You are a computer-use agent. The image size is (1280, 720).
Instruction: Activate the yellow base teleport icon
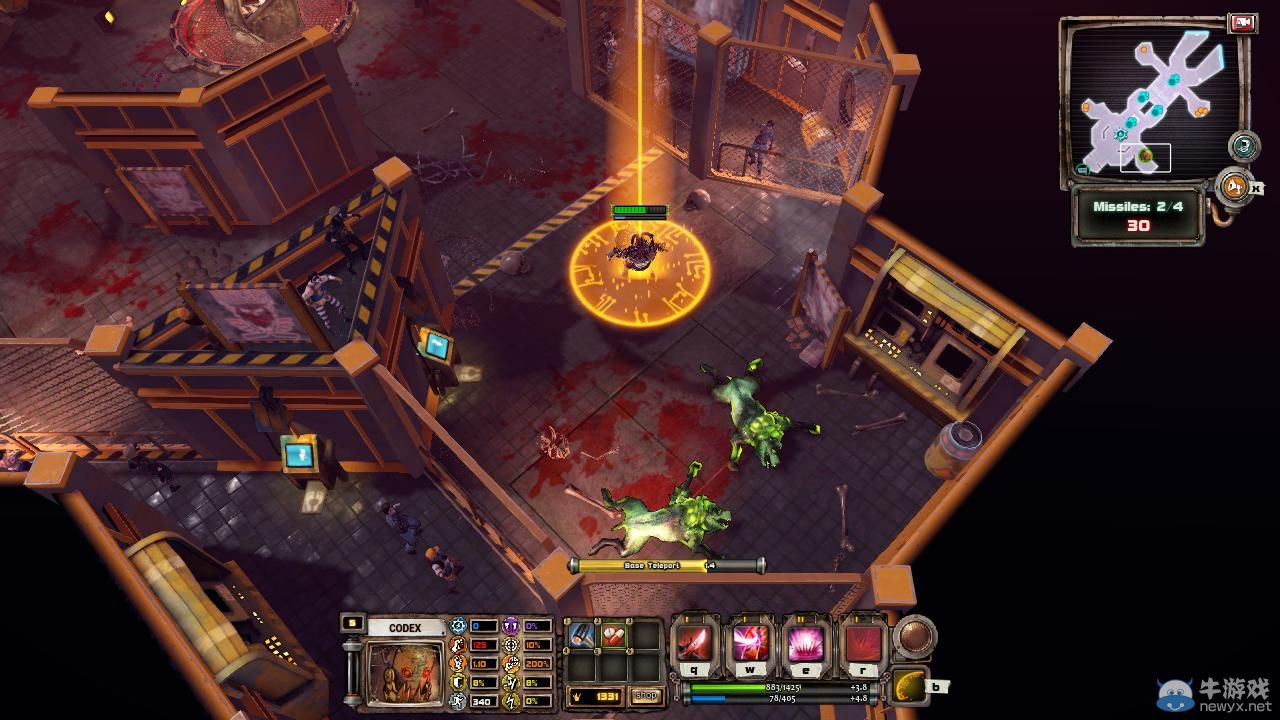coord(909,684)
